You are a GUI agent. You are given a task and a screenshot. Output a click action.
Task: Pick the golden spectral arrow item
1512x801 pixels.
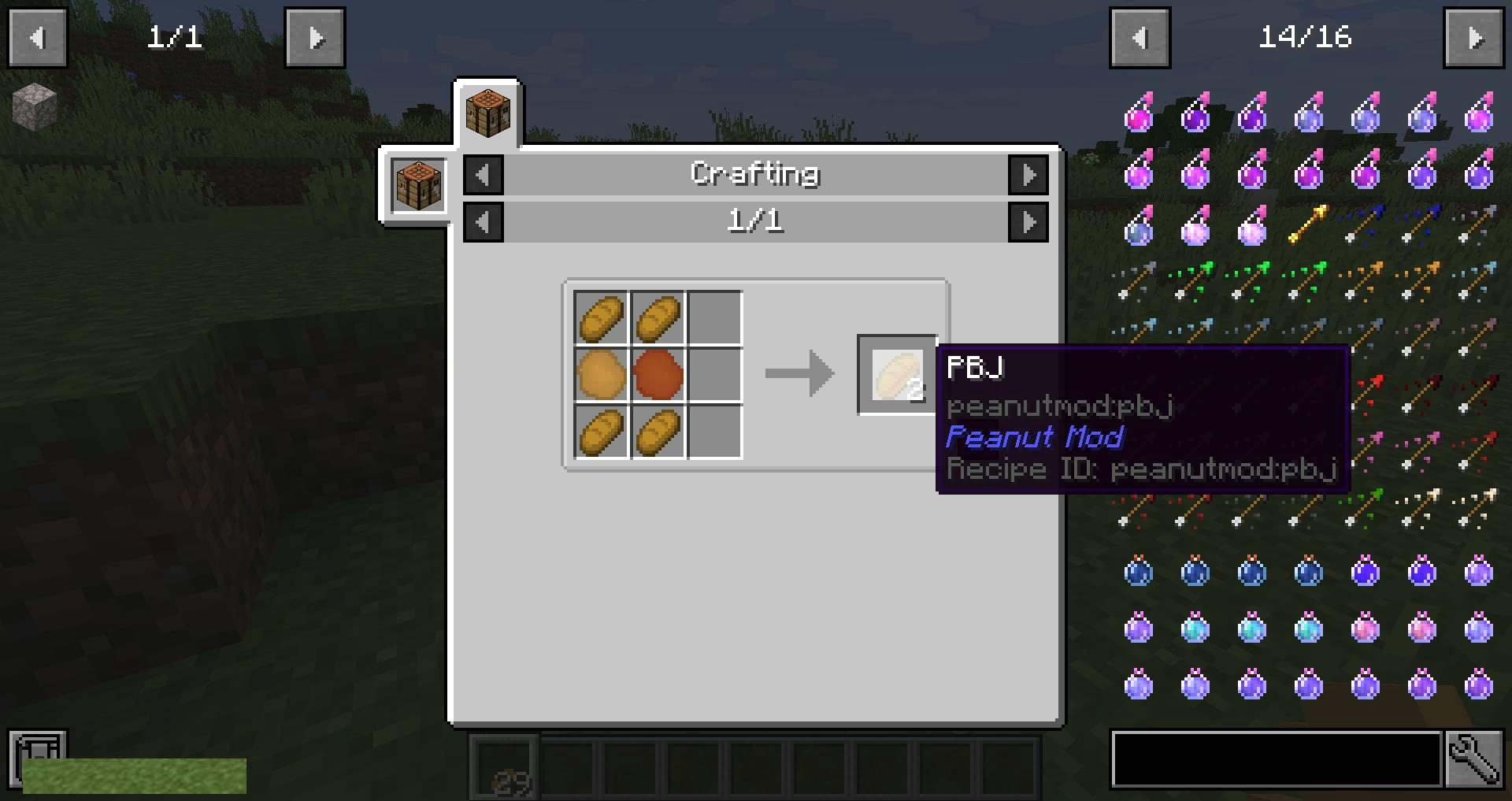(1308, 224)
